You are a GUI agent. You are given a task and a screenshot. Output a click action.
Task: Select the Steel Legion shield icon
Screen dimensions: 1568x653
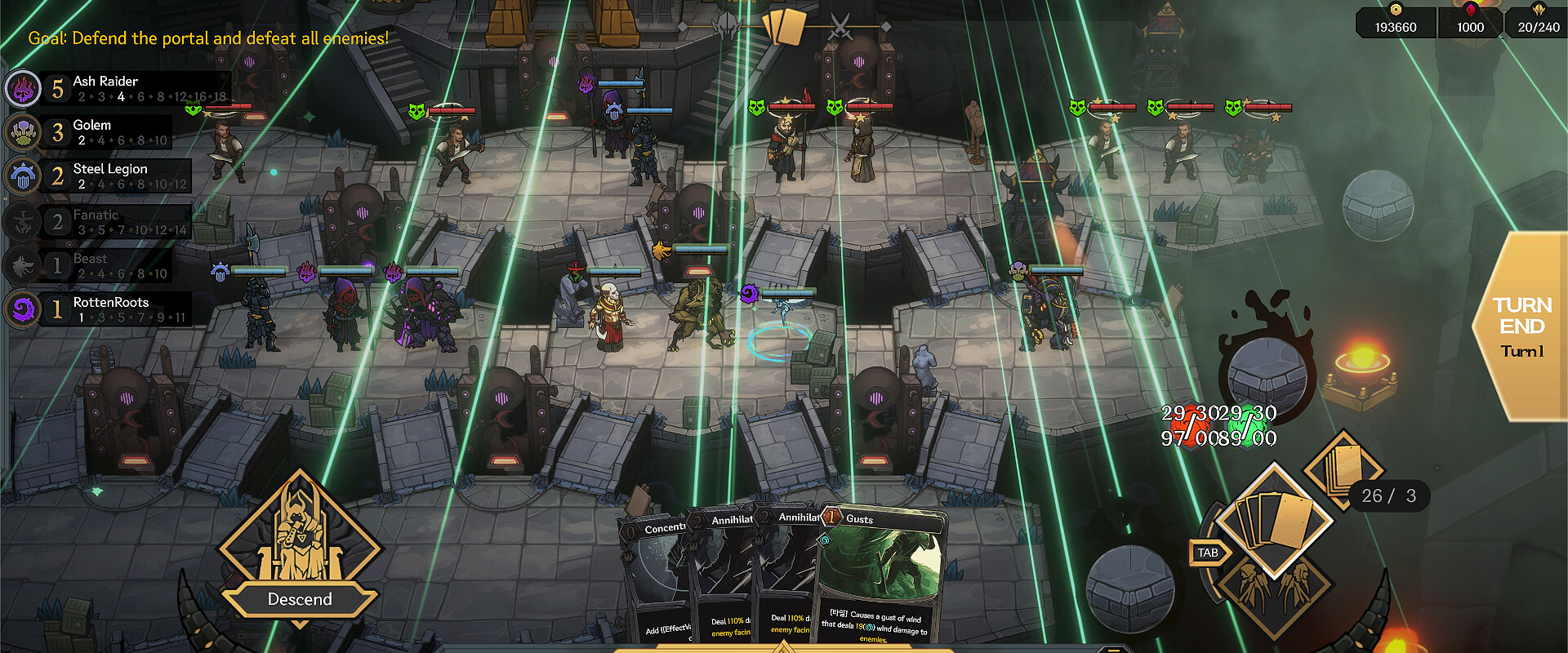point(24,176)
